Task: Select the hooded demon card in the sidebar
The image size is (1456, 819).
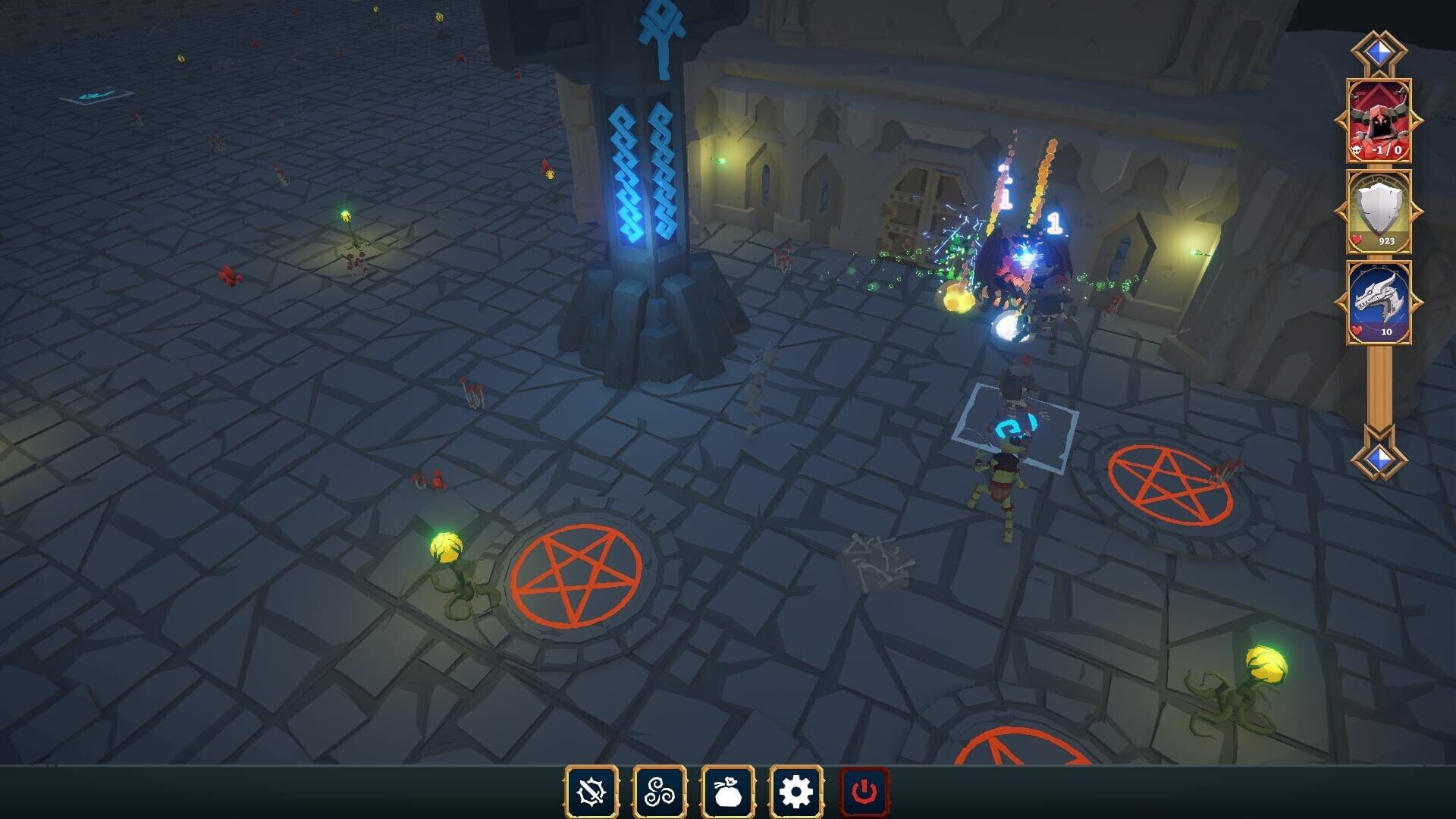Action: coord(1379,118)
